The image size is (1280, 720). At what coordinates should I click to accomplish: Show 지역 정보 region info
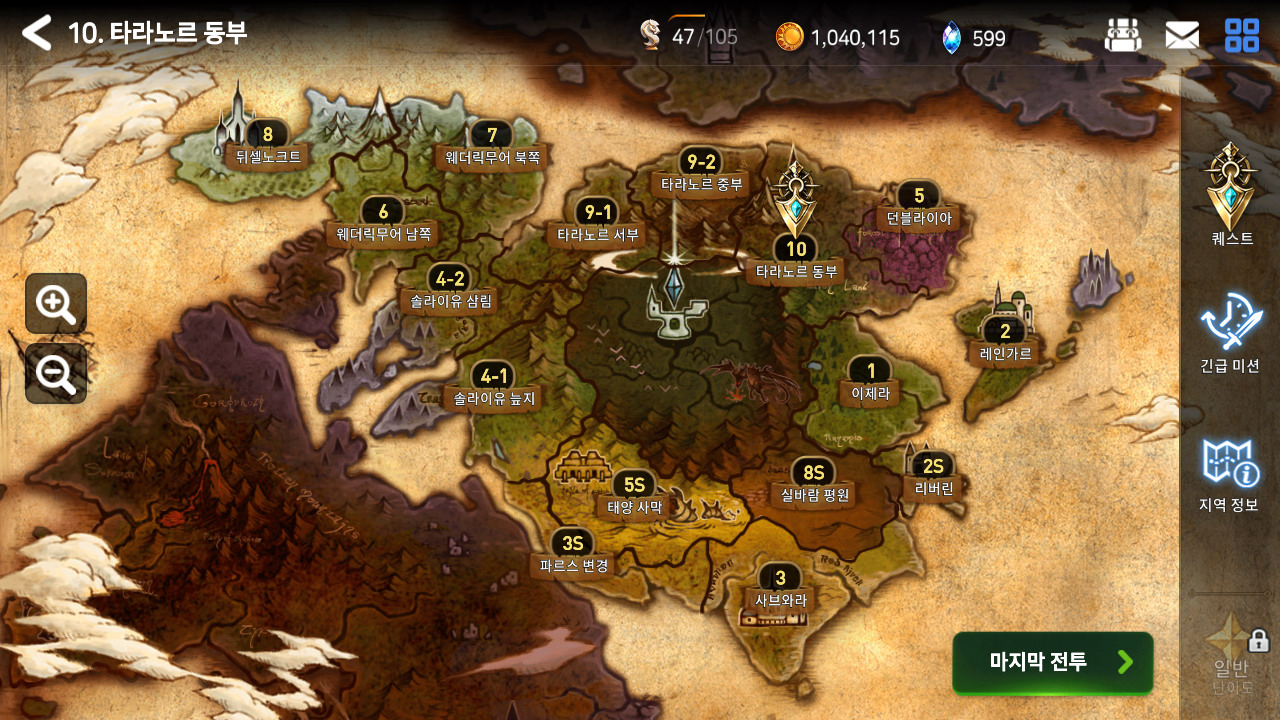tap(1229, 473)
